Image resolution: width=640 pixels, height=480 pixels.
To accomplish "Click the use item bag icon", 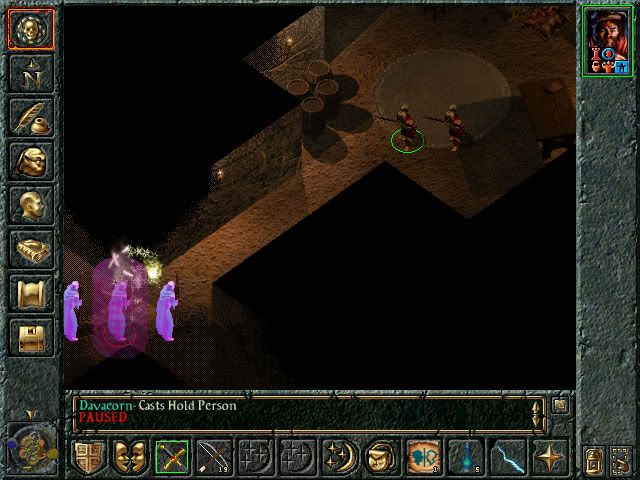I will click(381, 456).
